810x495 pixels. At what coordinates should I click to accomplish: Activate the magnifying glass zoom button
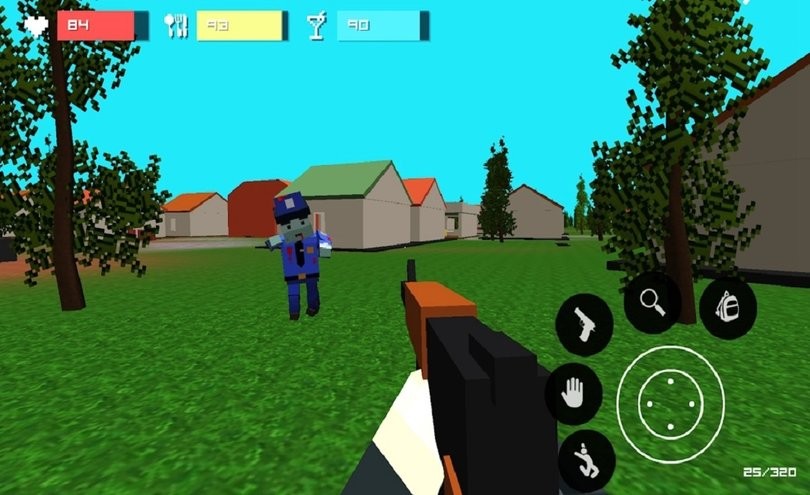[653, 300]
